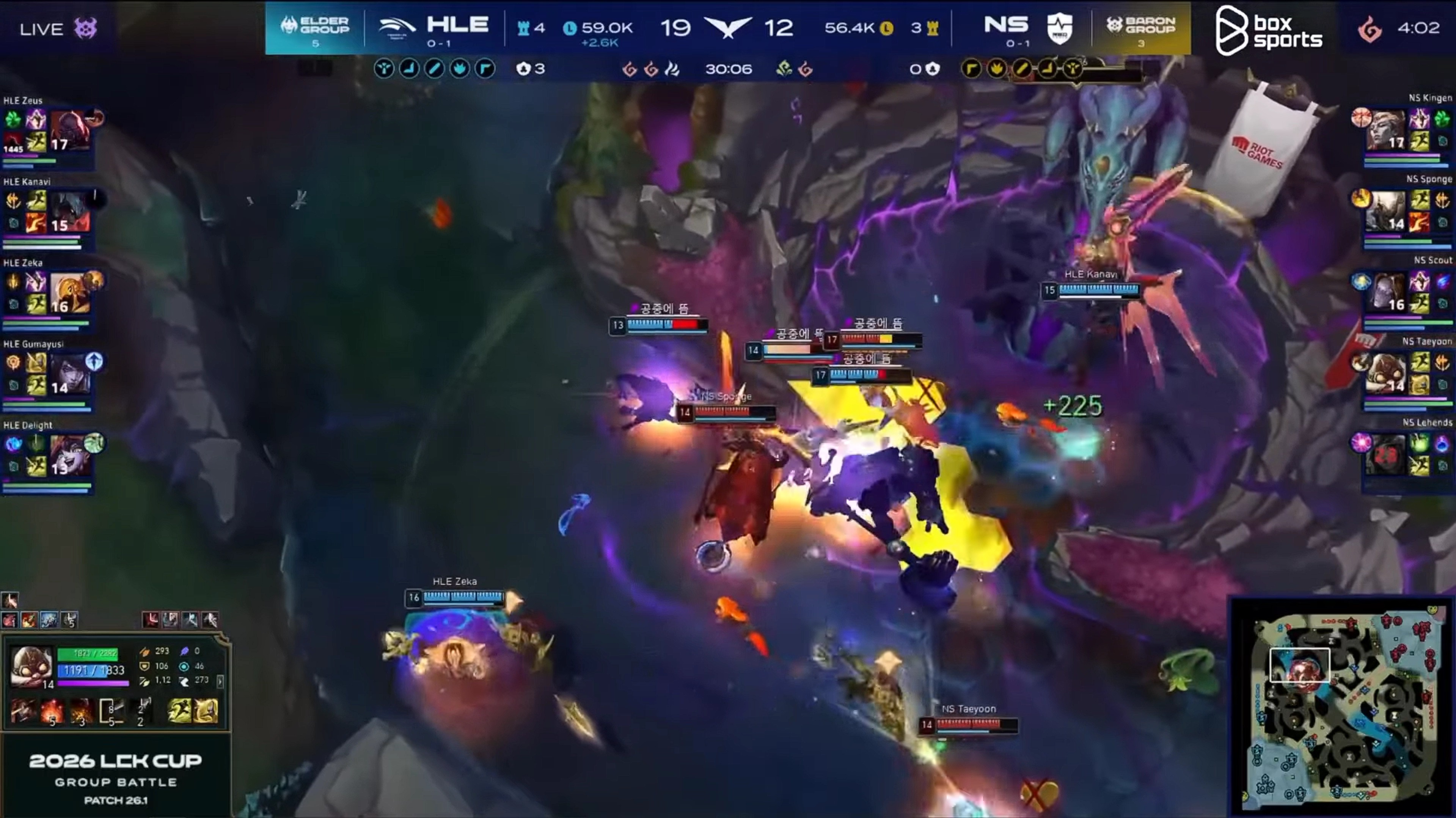Click the armor stat icon showing 106

[x=145, y=667]
